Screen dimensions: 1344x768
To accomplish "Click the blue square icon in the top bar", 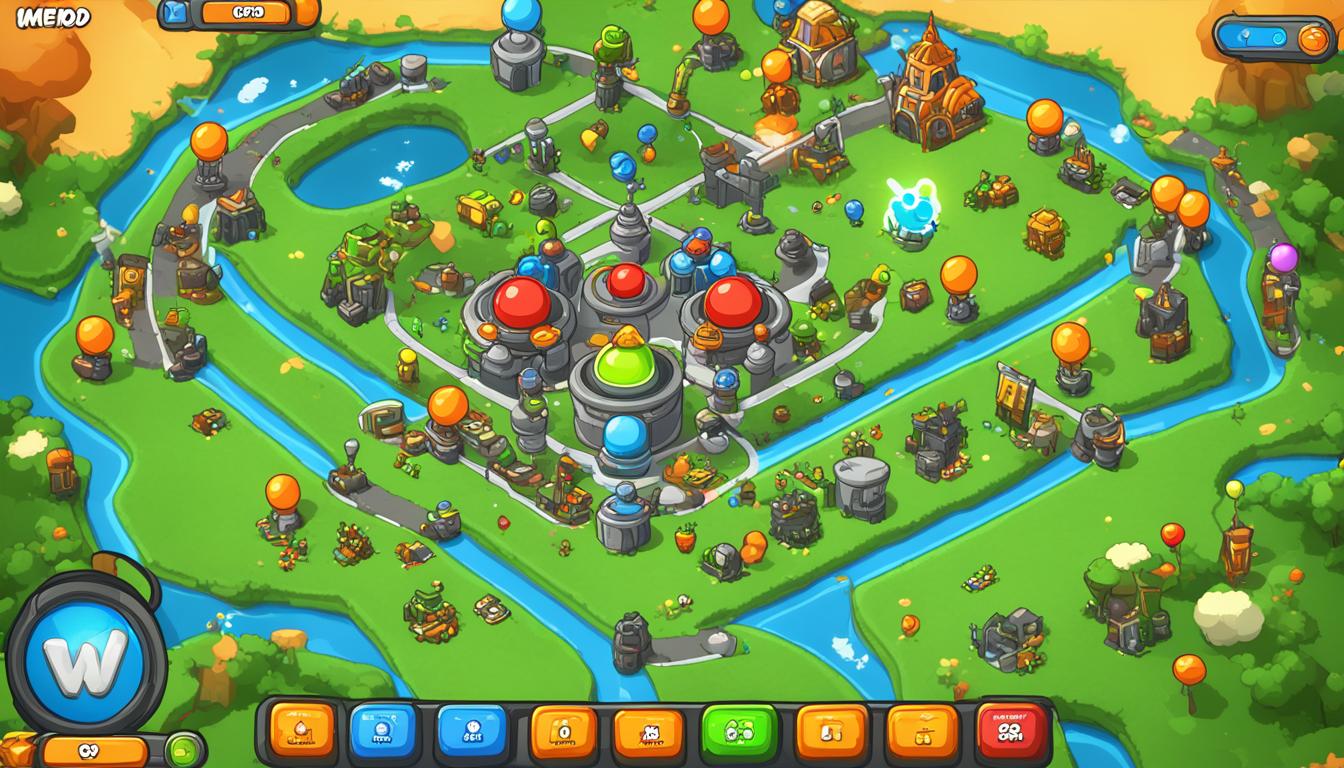I will (x=175, y=12).
